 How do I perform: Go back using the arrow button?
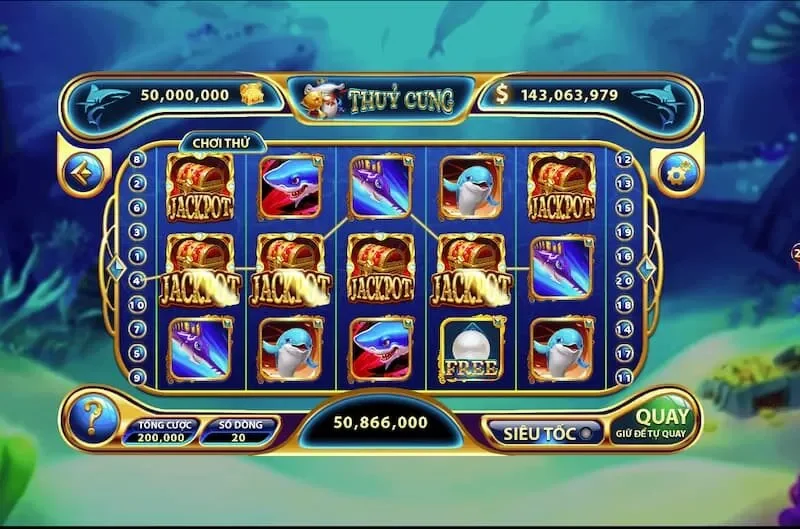[x=82, y=172]
